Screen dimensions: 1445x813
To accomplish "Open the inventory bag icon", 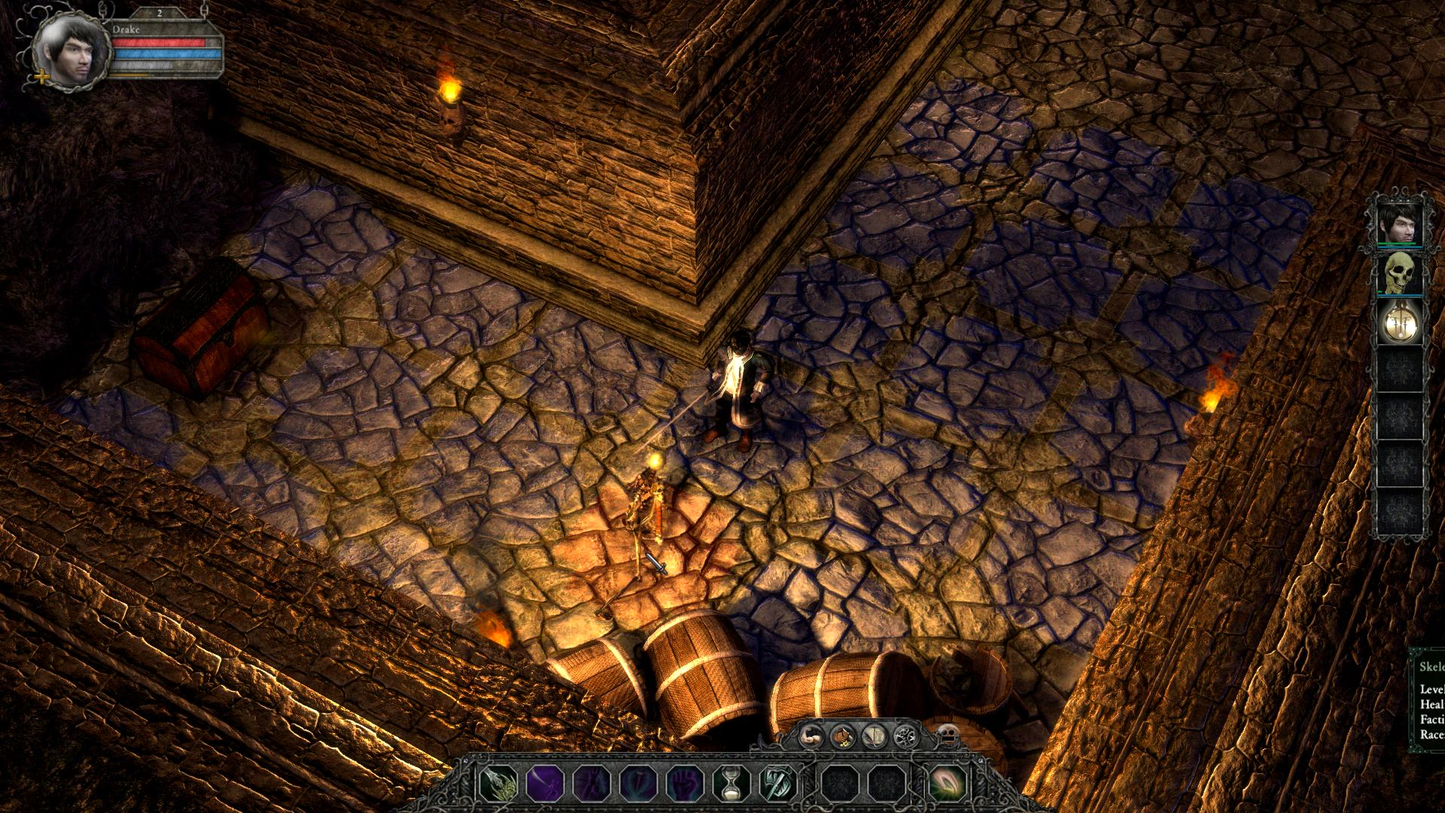I will point(843,737).
